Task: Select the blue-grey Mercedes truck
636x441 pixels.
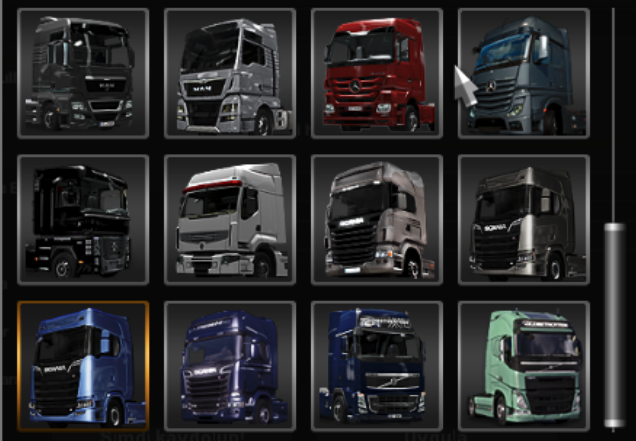Action: coord(523,73)
